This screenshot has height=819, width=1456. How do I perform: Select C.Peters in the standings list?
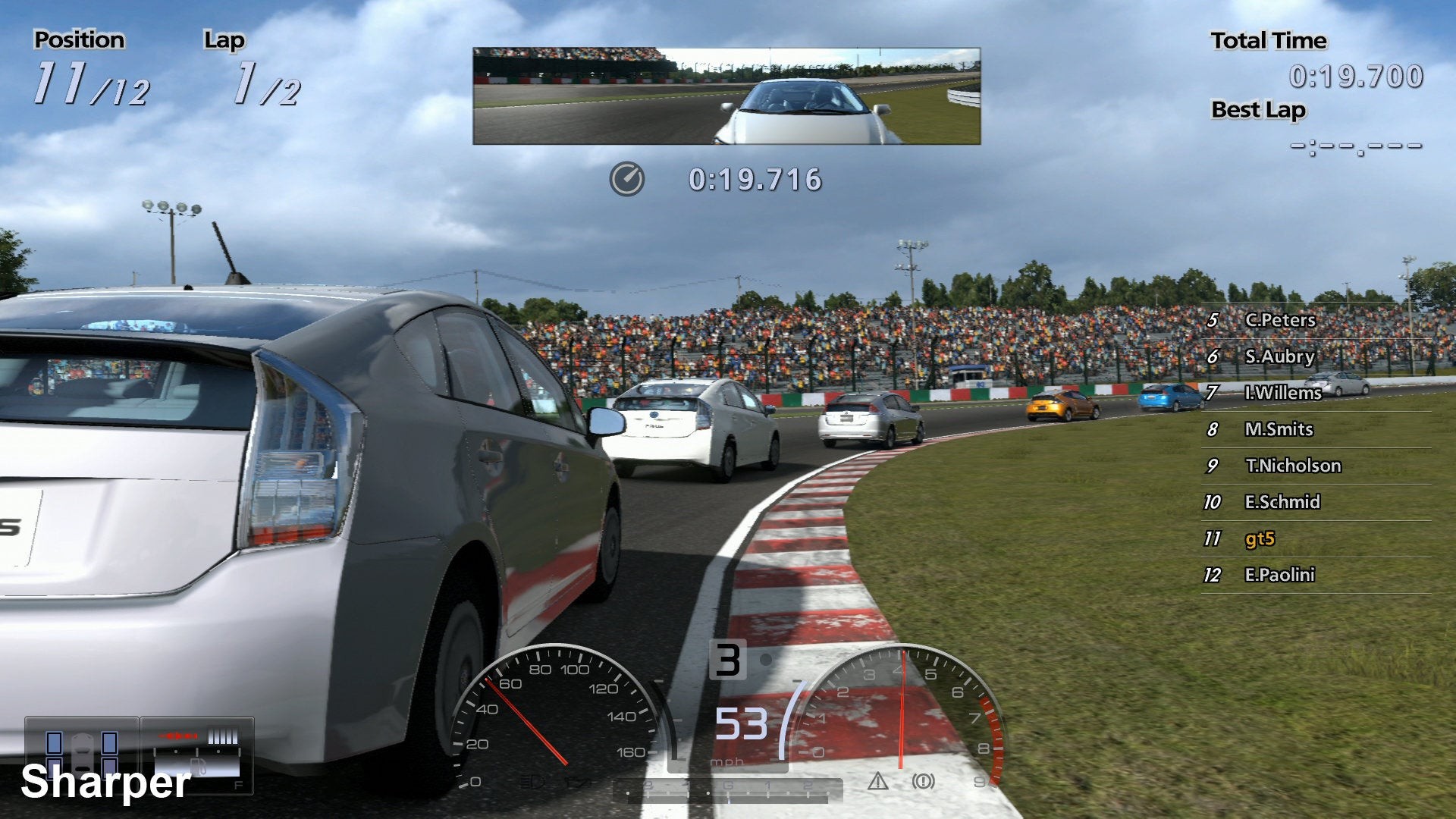pyautogui.click(x=1279, y=320)
